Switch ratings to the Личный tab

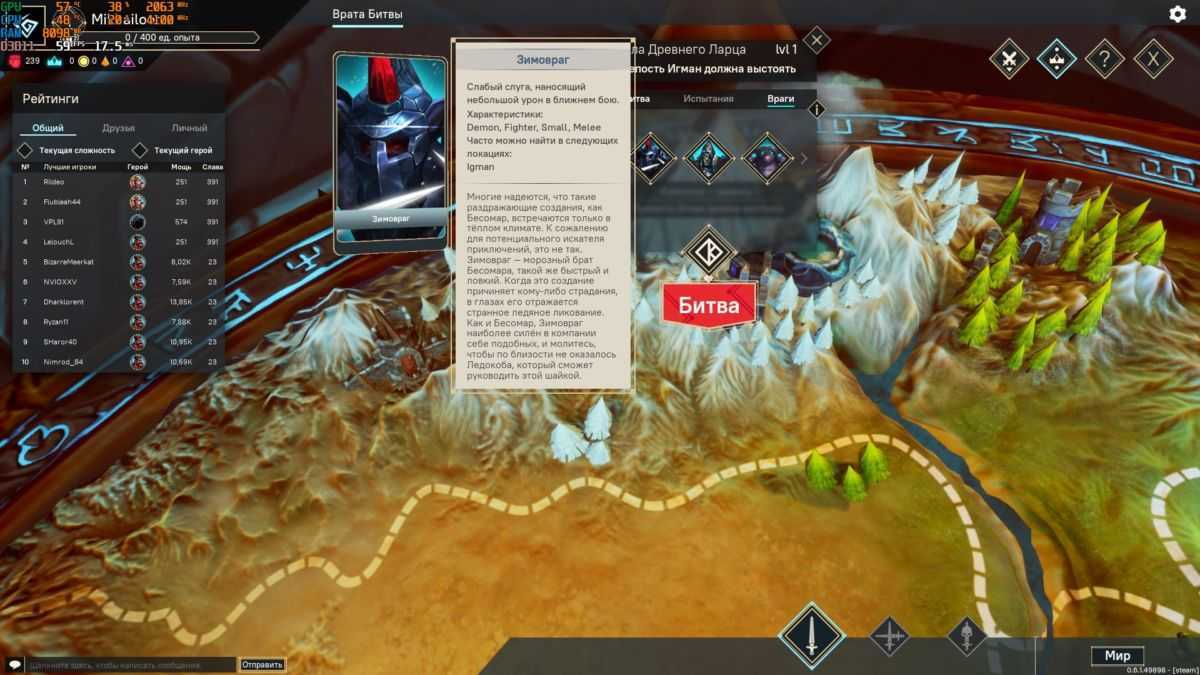tap(189, 128)
